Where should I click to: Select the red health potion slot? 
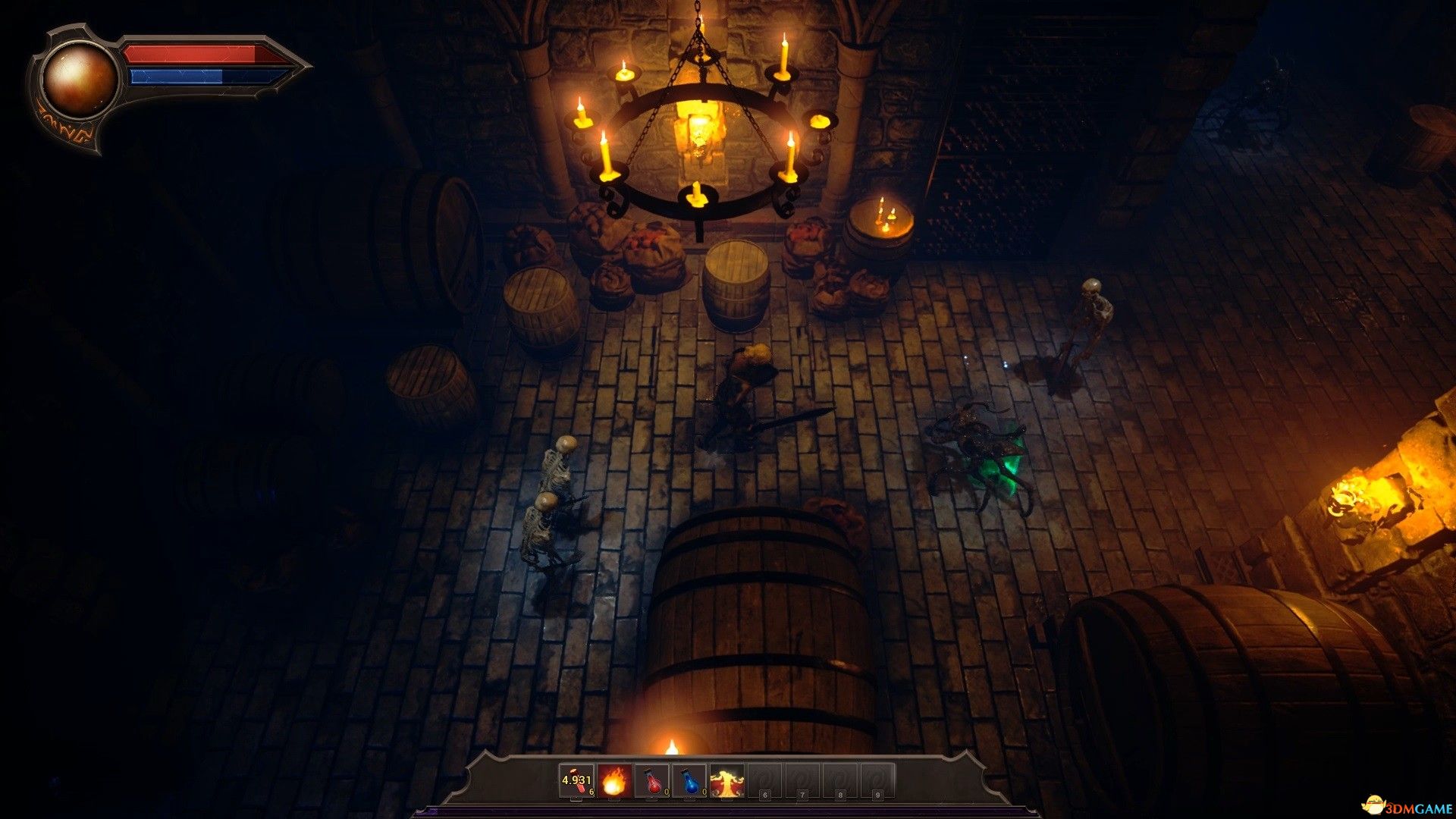coord(652,781)
